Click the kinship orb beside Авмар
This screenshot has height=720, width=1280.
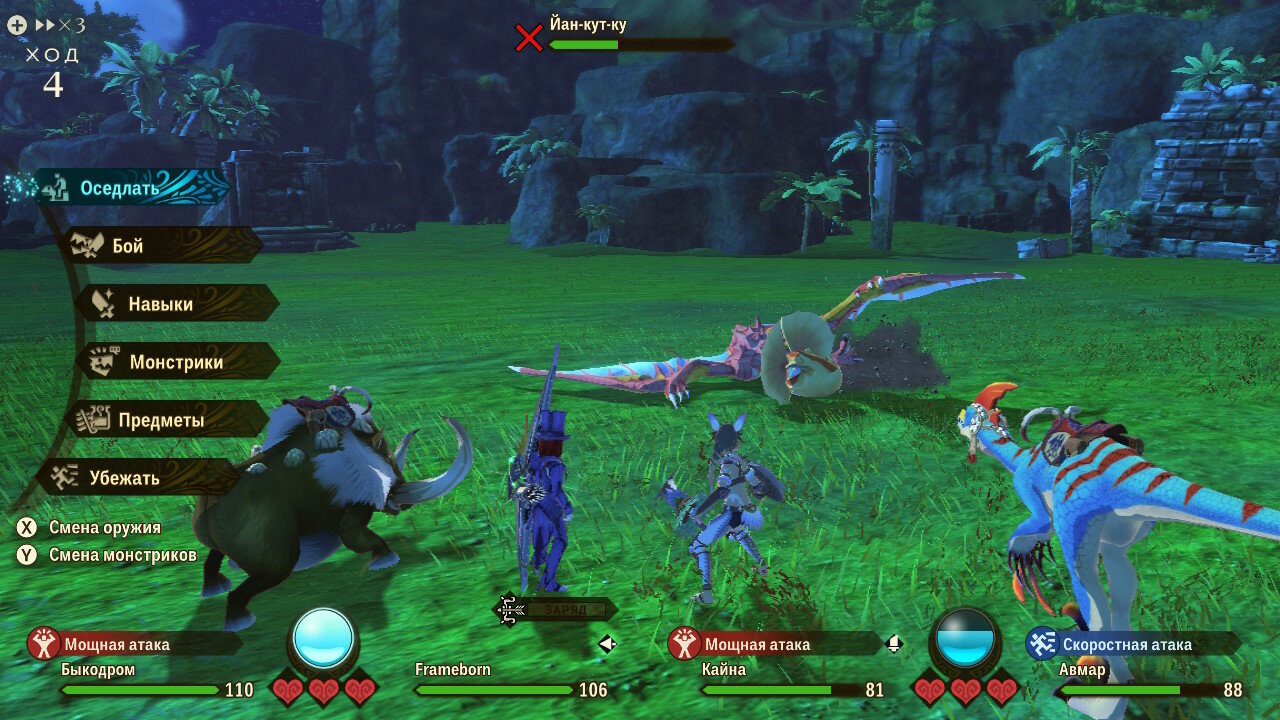click(x=965, y=638)
